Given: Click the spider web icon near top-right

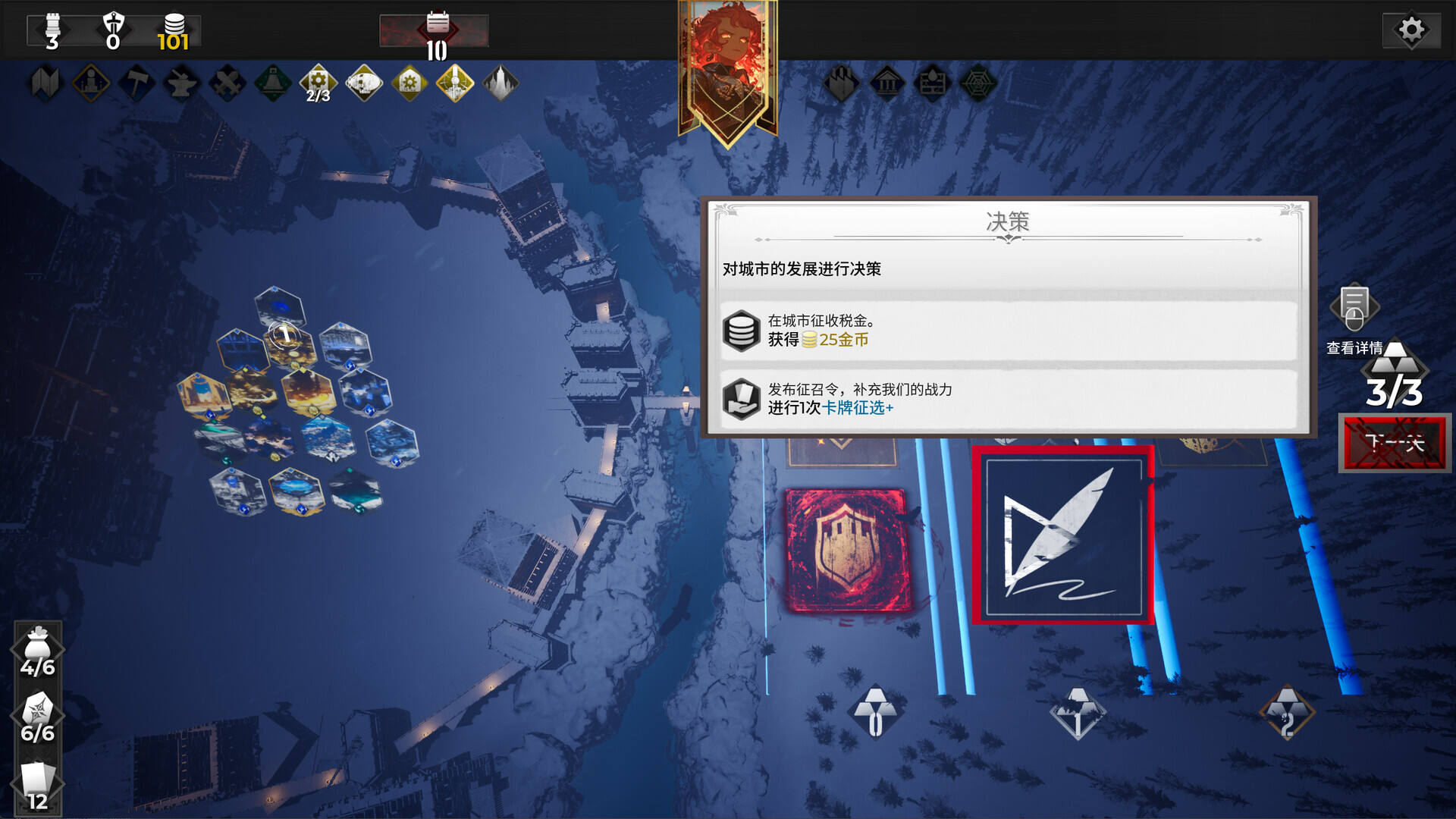Looking at the screenshot, I should tap(978, 83).
